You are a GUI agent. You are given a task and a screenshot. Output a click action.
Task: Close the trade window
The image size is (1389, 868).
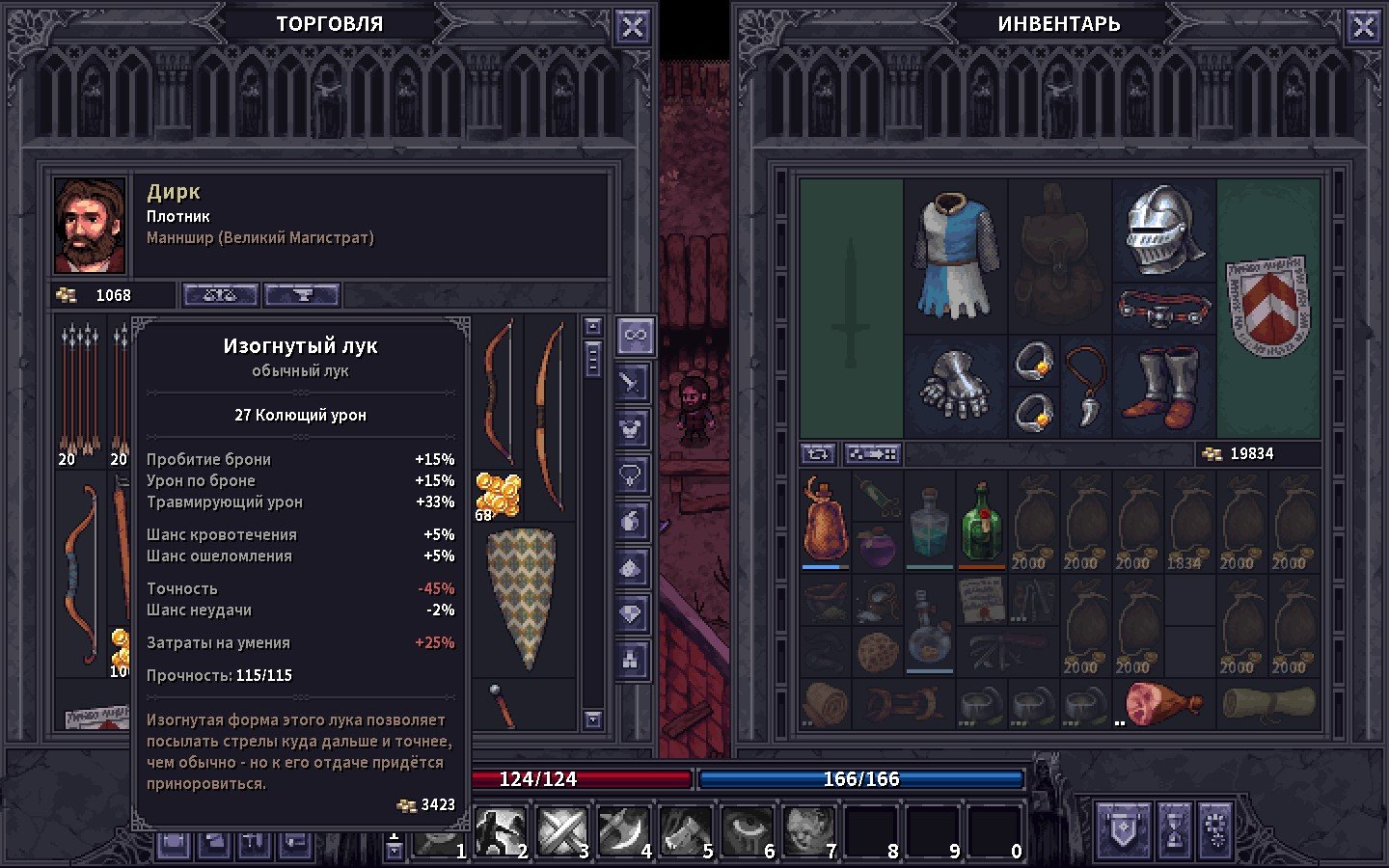(632, 27)
